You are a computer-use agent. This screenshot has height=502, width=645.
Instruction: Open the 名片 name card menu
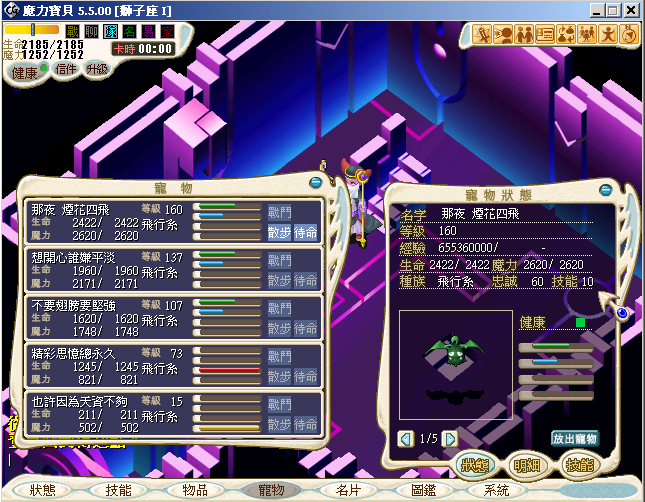347,490
